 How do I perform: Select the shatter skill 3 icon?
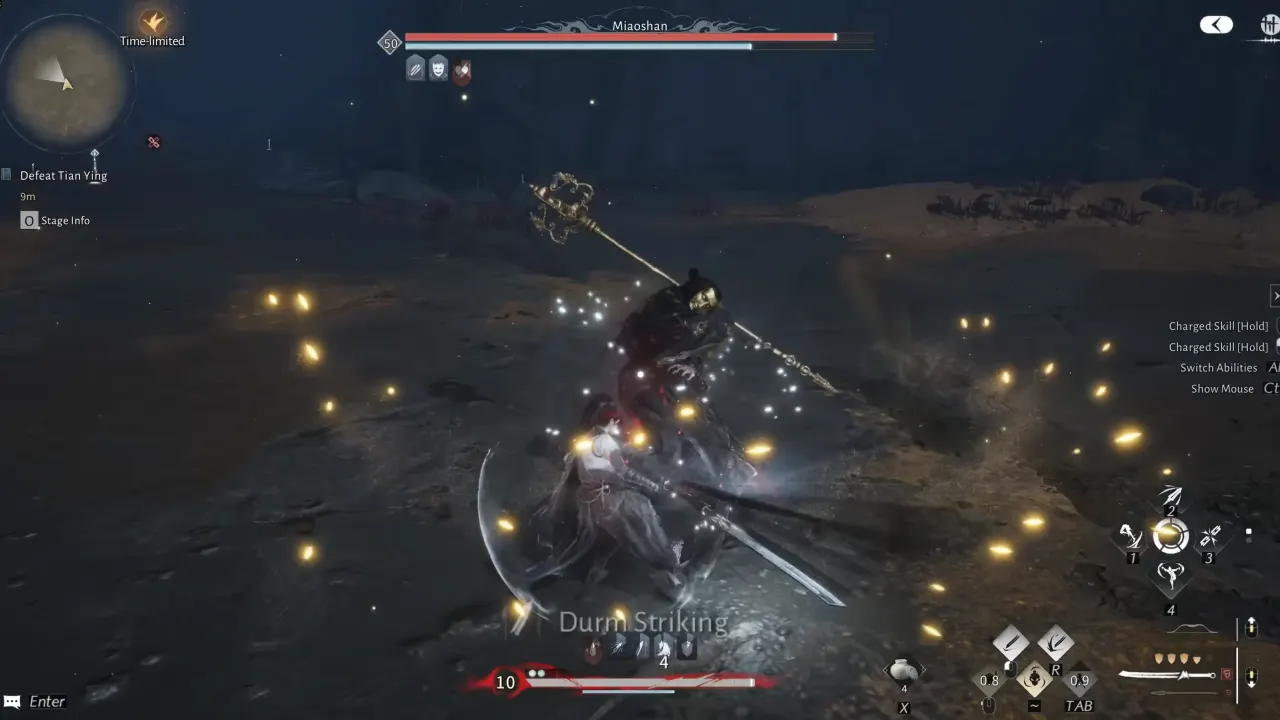click(1210, 537)
